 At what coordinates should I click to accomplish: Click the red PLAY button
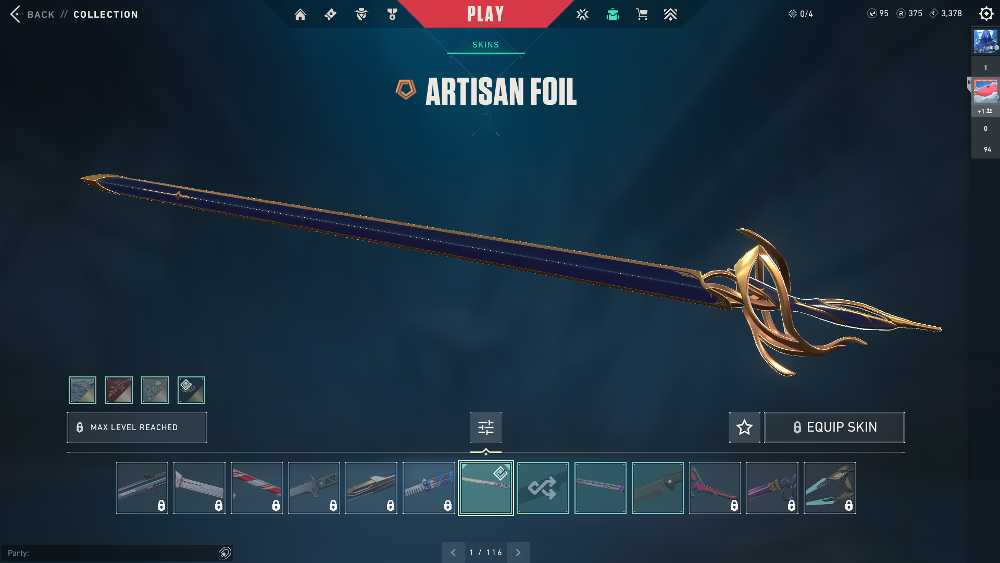[x=486, y=14]
